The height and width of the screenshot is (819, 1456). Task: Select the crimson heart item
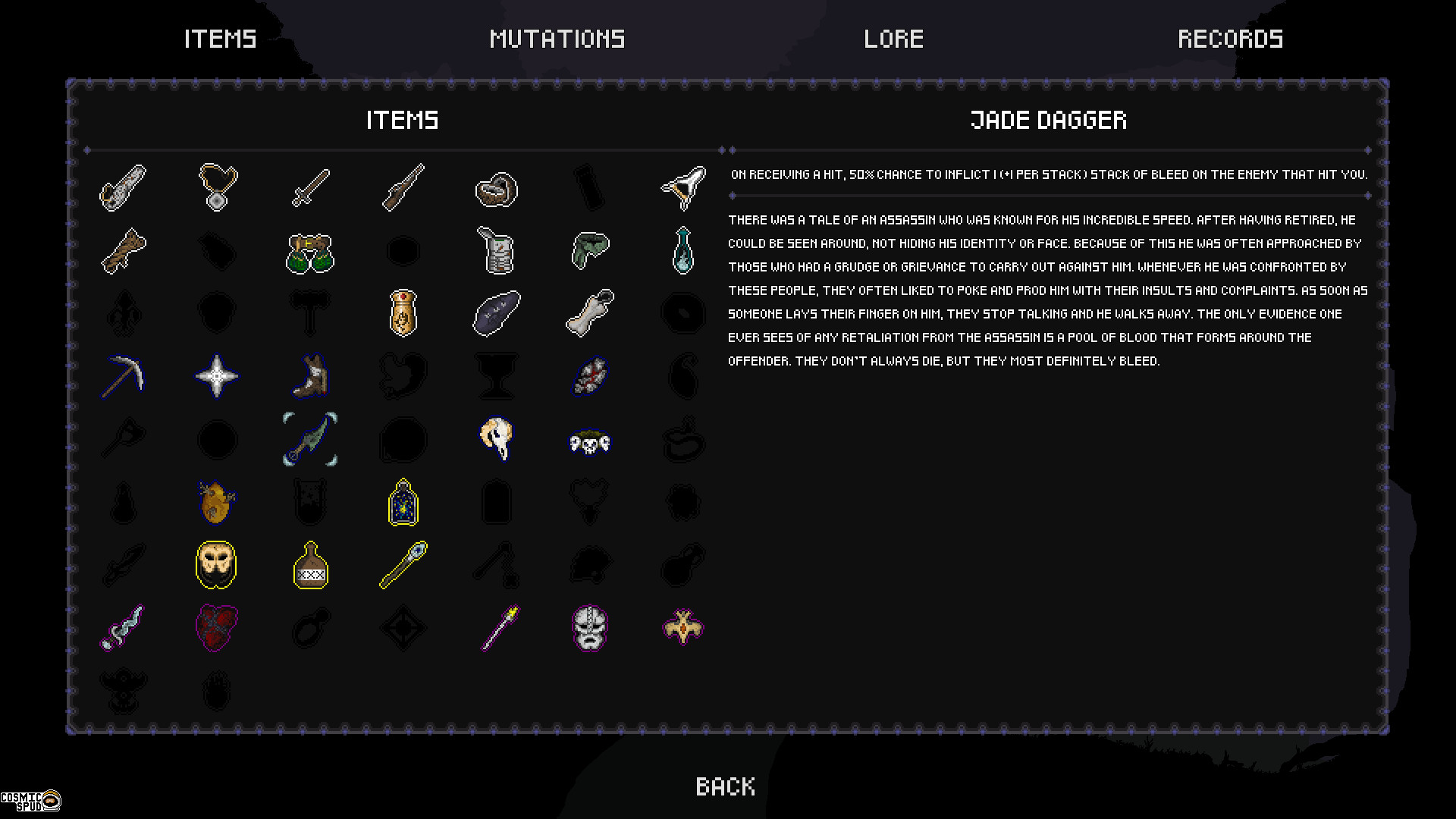[216, 626]
